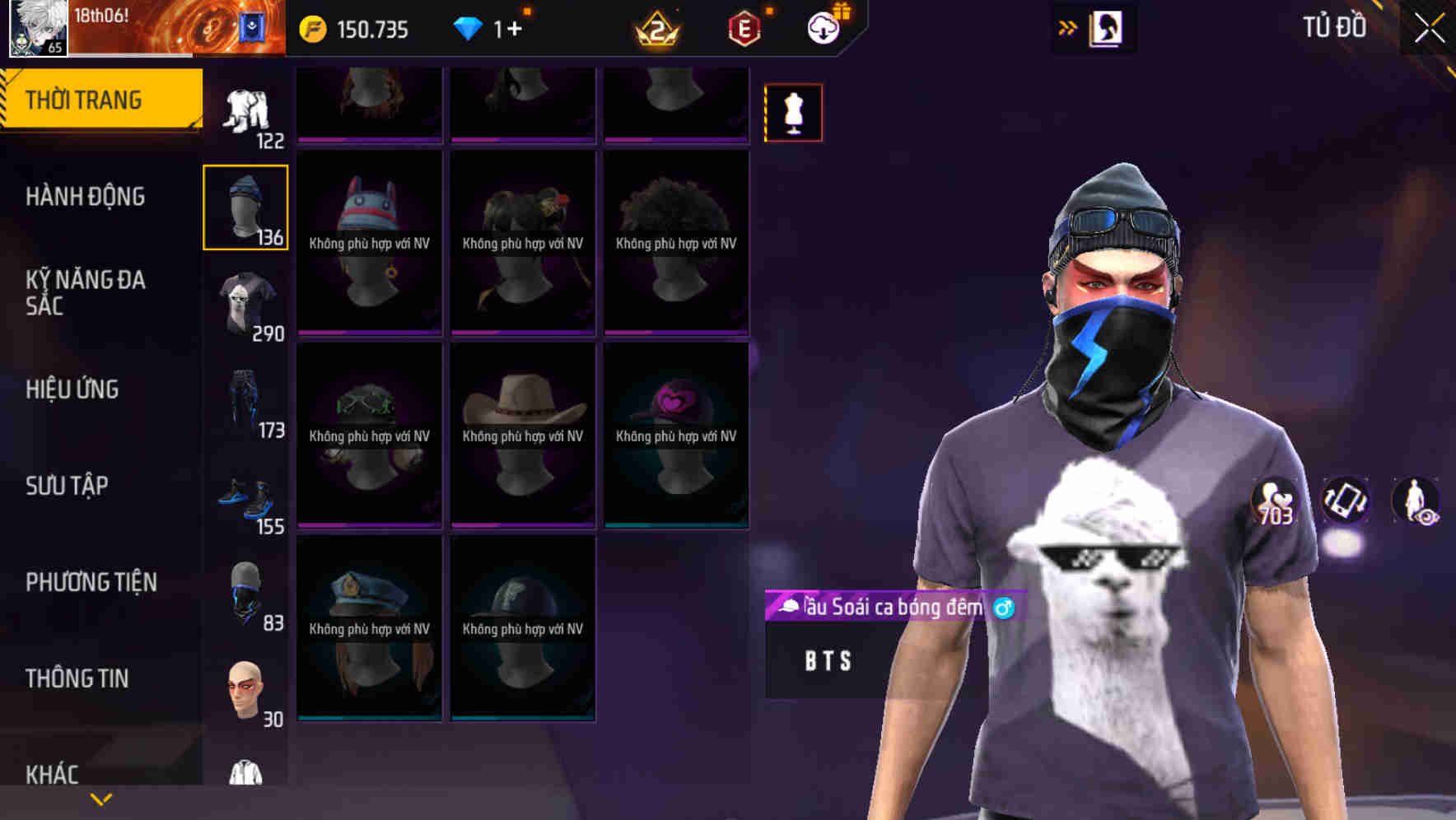This screenshot has height=820, width=1456.
Task: Open the diamond currency icon
Action: coord(468,27)
